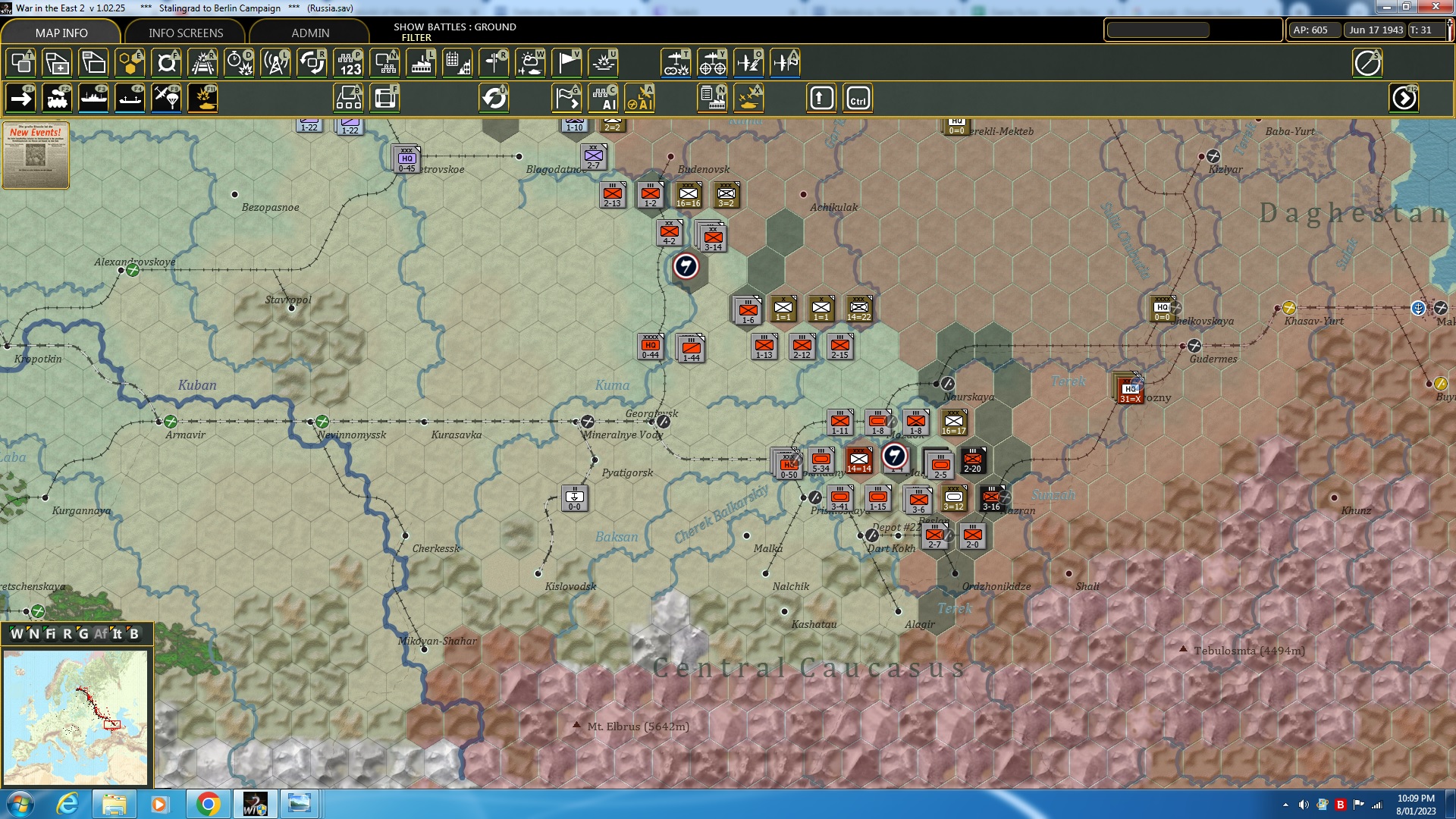Open the signal intelligence radio icon
The image size is (1456, 819).
275,63
